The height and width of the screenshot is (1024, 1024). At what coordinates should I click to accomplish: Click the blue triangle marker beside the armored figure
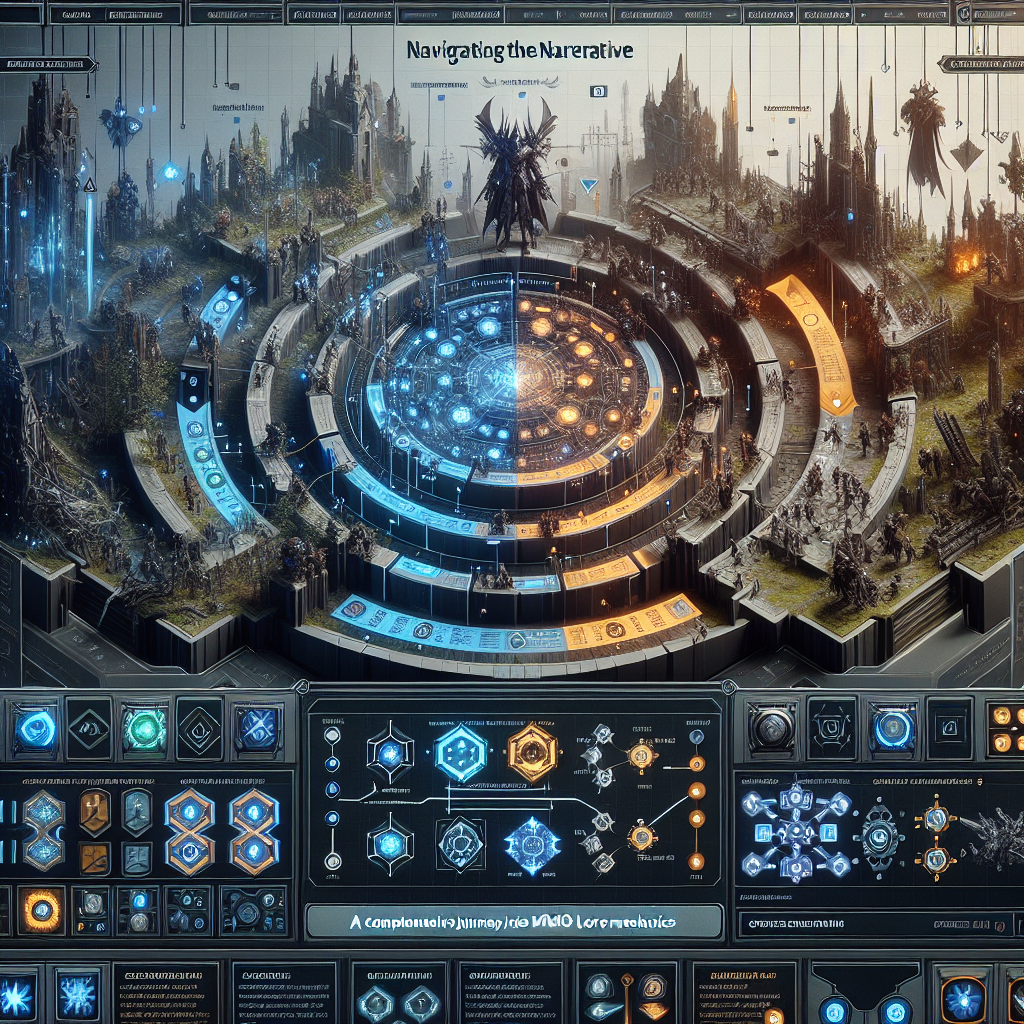pos(588,185)
